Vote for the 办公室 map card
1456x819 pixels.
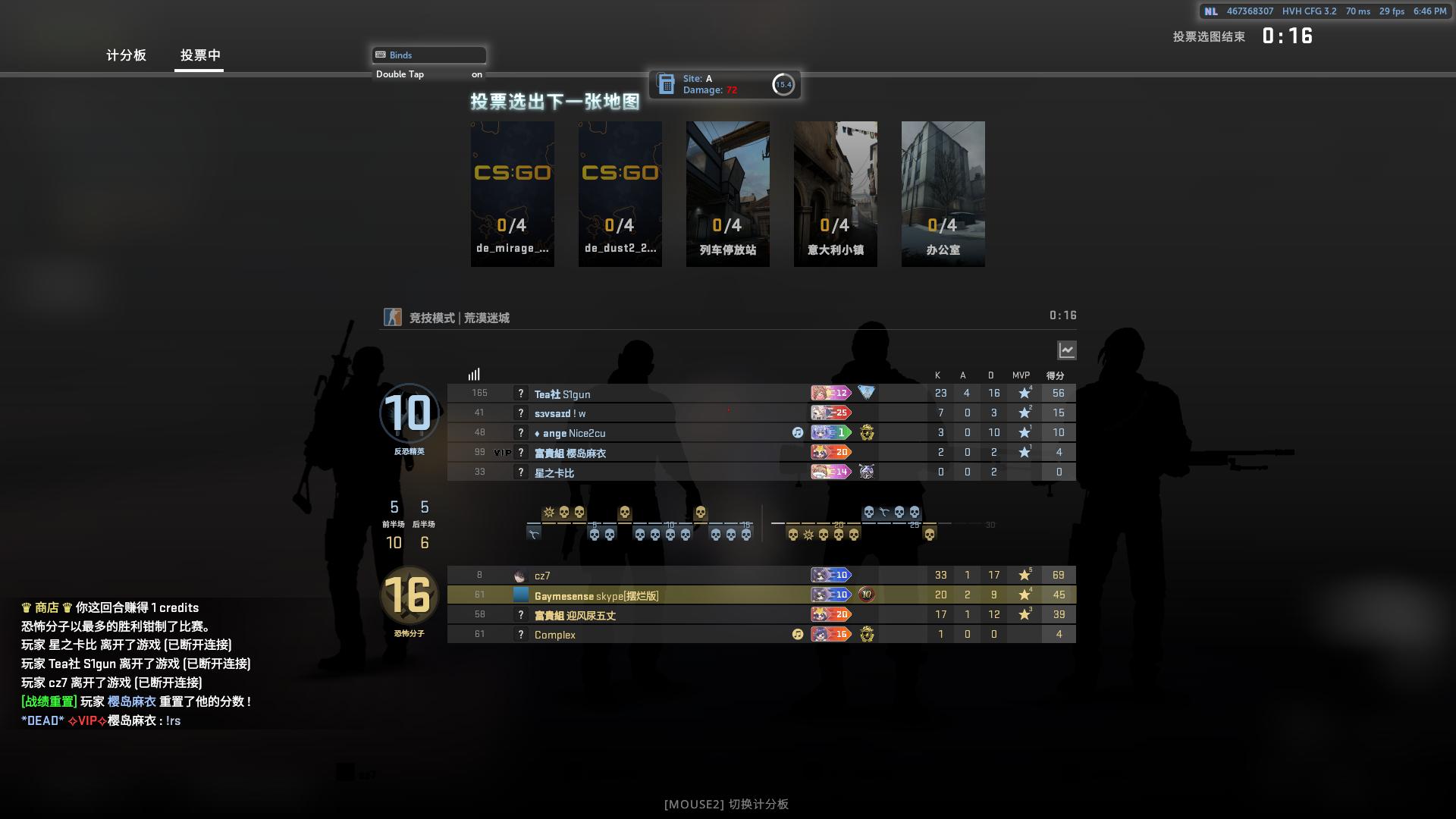coord(943,193)
